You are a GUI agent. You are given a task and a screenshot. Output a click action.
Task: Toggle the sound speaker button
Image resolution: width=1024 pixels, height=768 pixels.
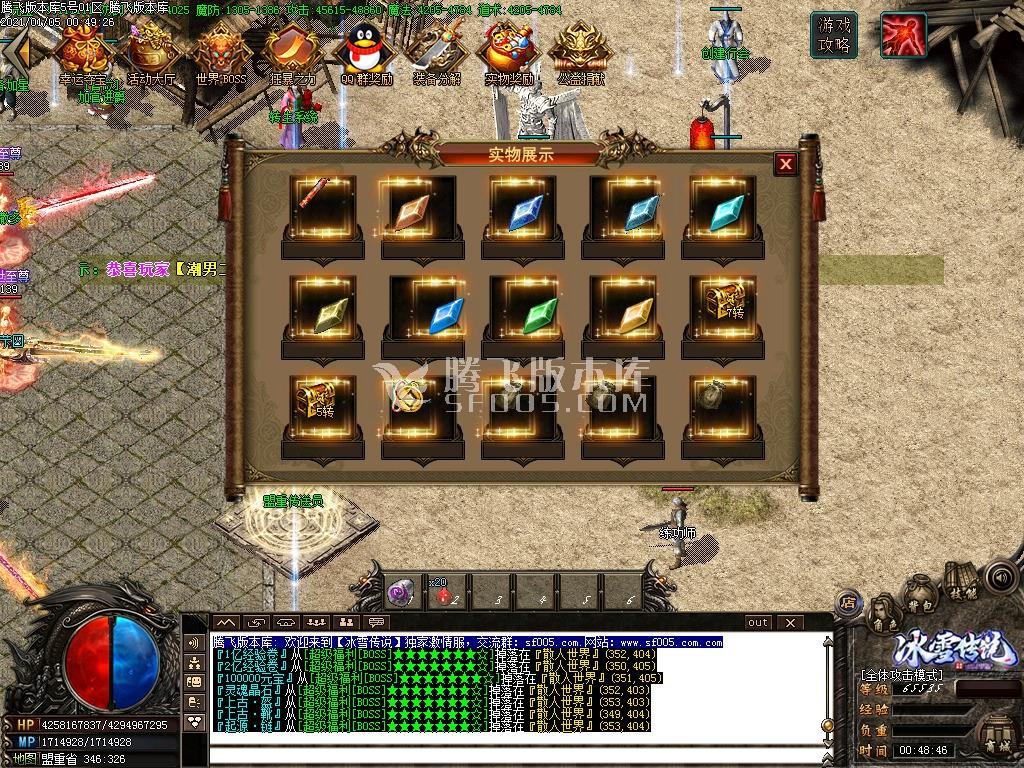[998, 577]
